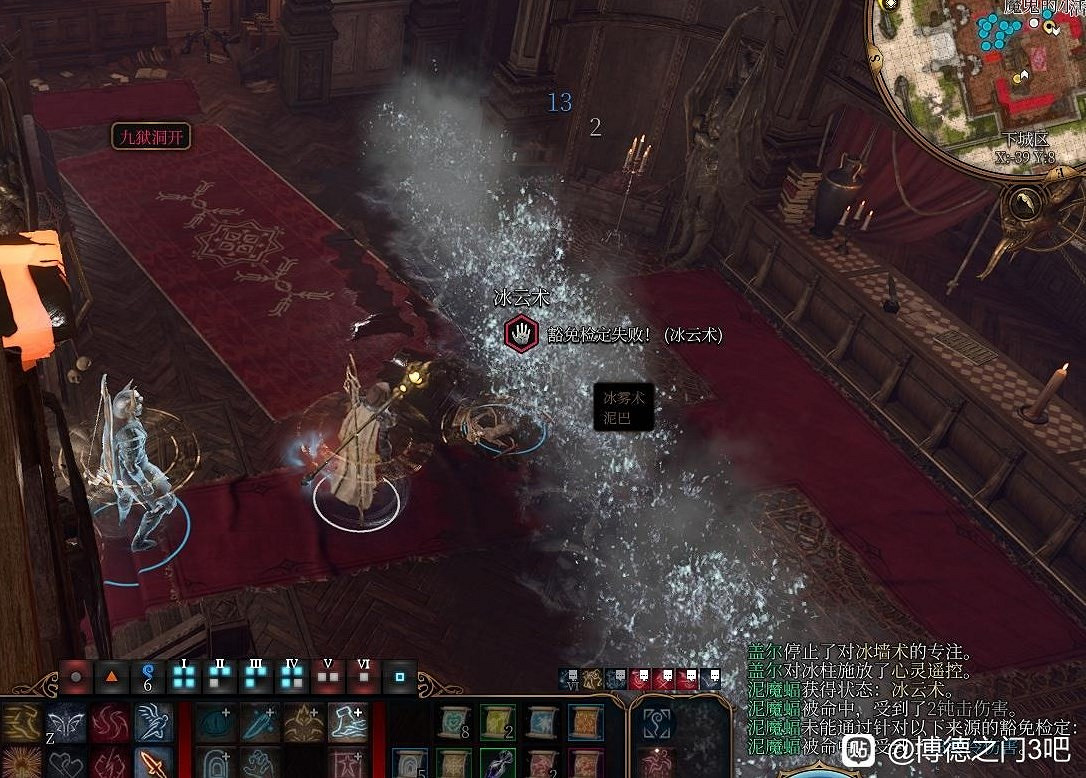1086x778 pixels.
Task: Select the action resource circle filter
Action: (x=76, y=677)
